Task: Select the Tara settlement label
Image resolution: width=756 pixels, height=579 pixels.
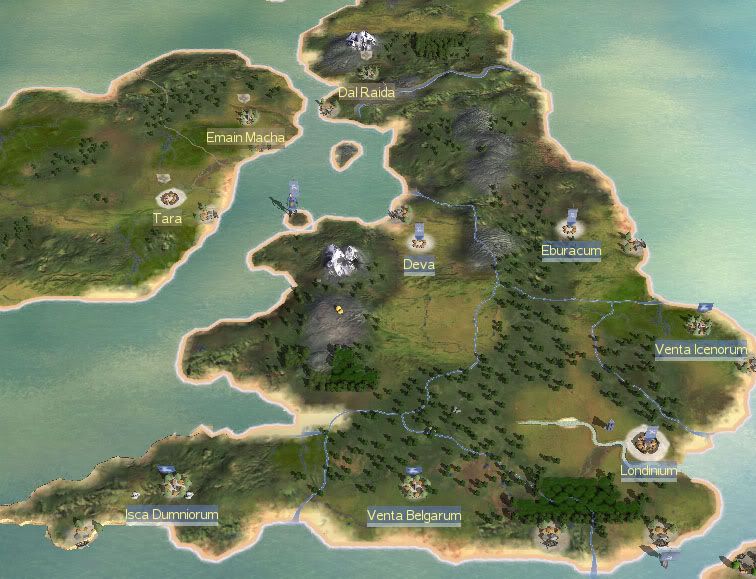Action: tap(166, 217)
